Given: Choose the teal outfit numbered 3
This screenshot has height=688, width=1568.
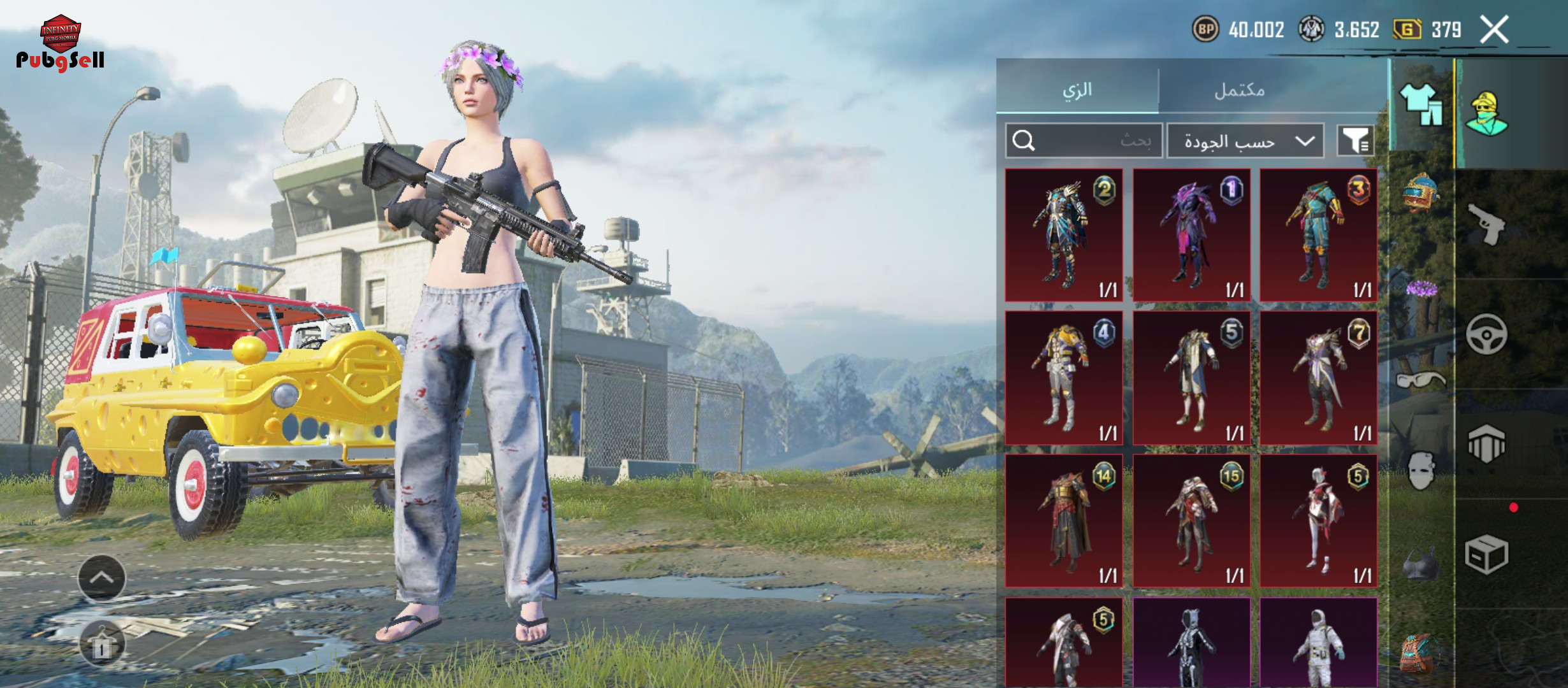Looking at the screenshot, I should (x=1319, y=235).
